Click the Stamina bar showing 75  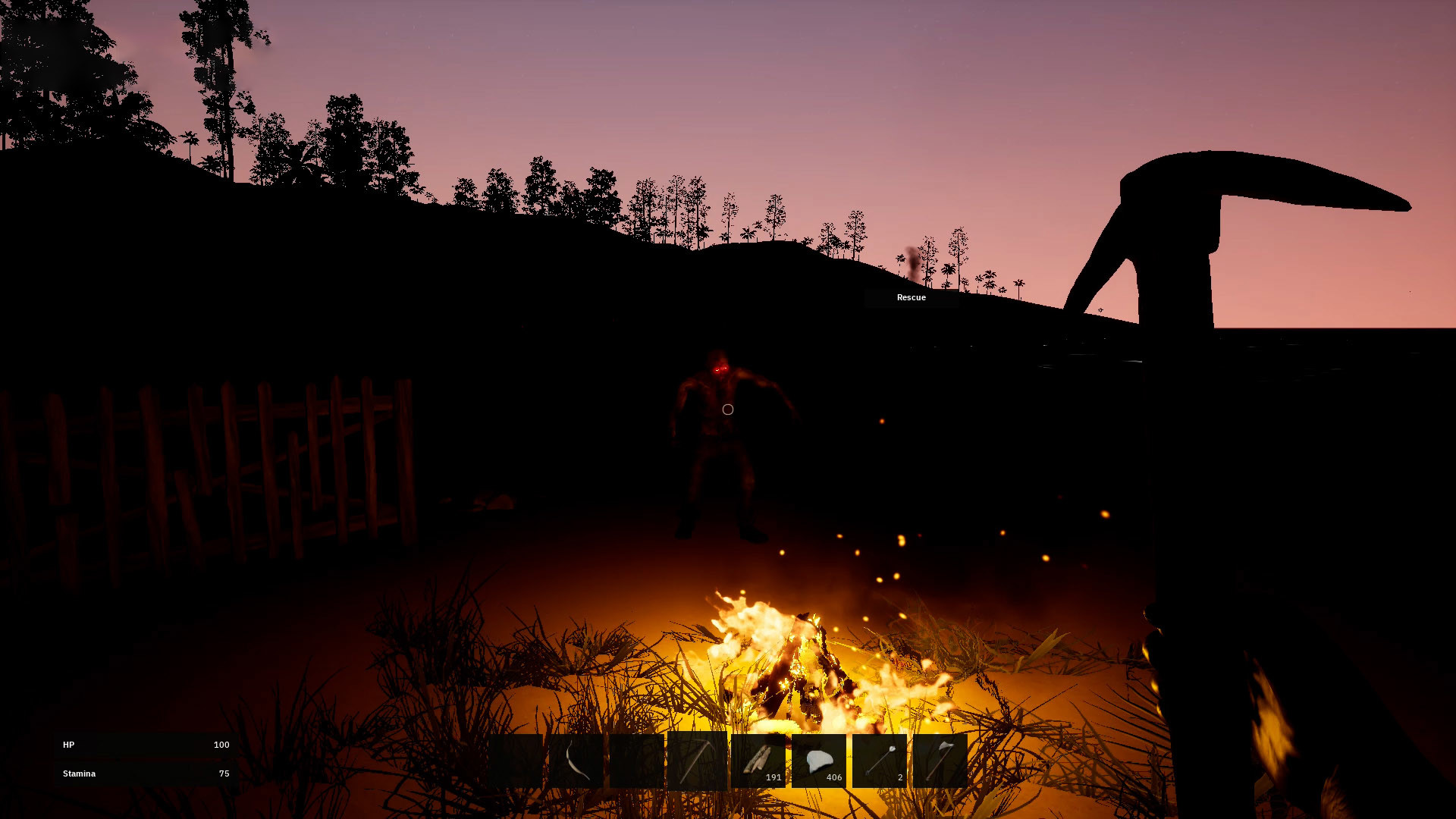144,773
